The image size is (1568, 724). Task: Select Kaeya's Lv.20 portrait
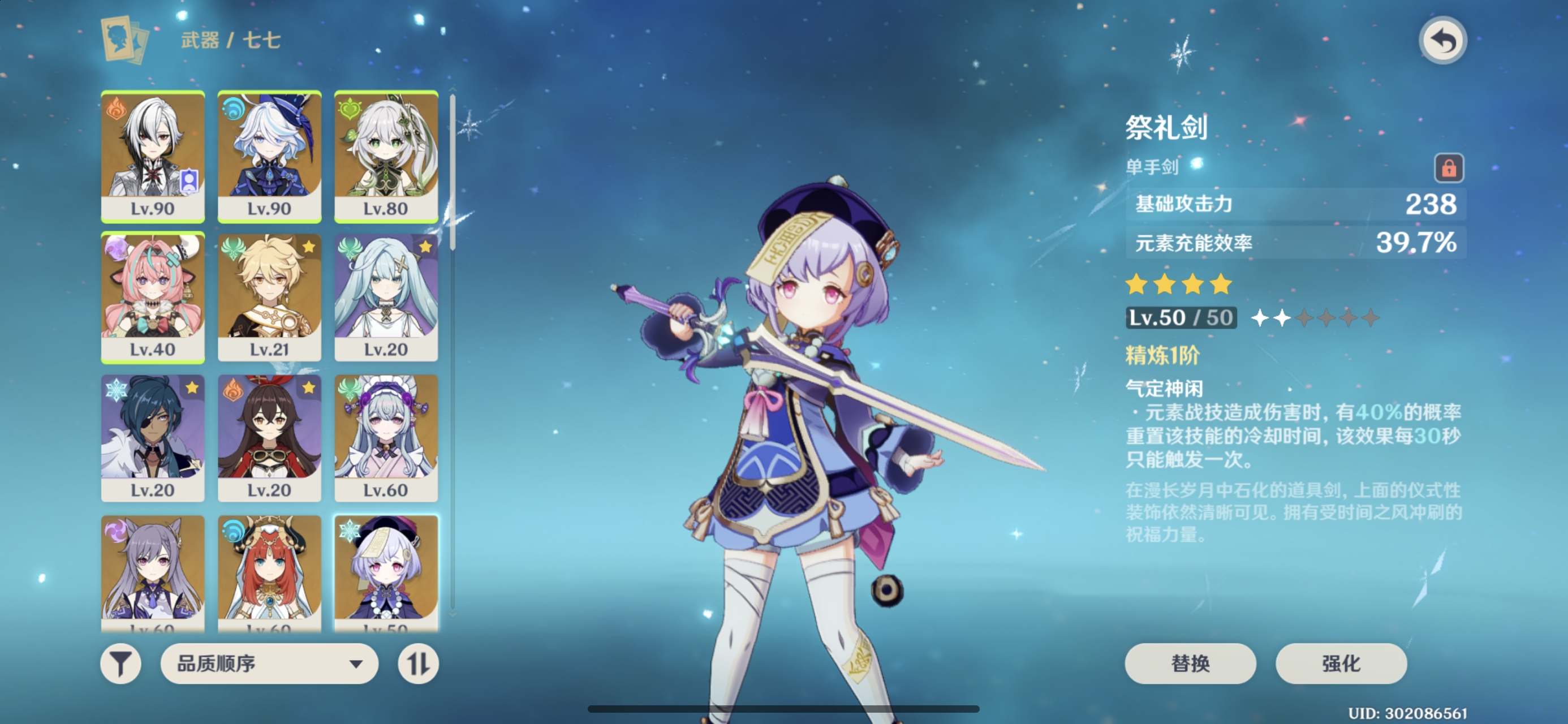(x=153, y=437)
